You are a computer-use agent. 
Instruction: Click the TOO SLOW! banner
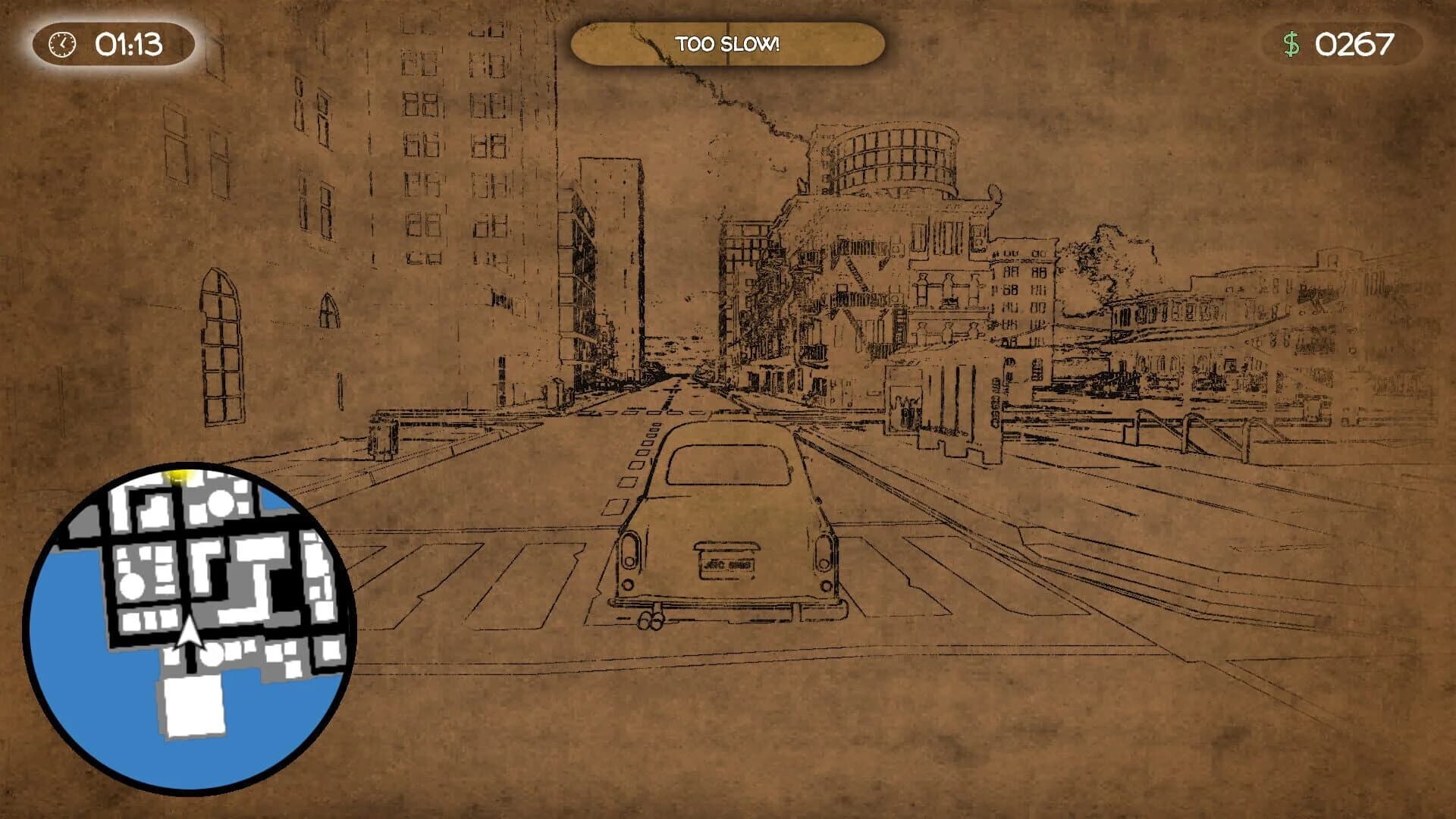(728, 44)
